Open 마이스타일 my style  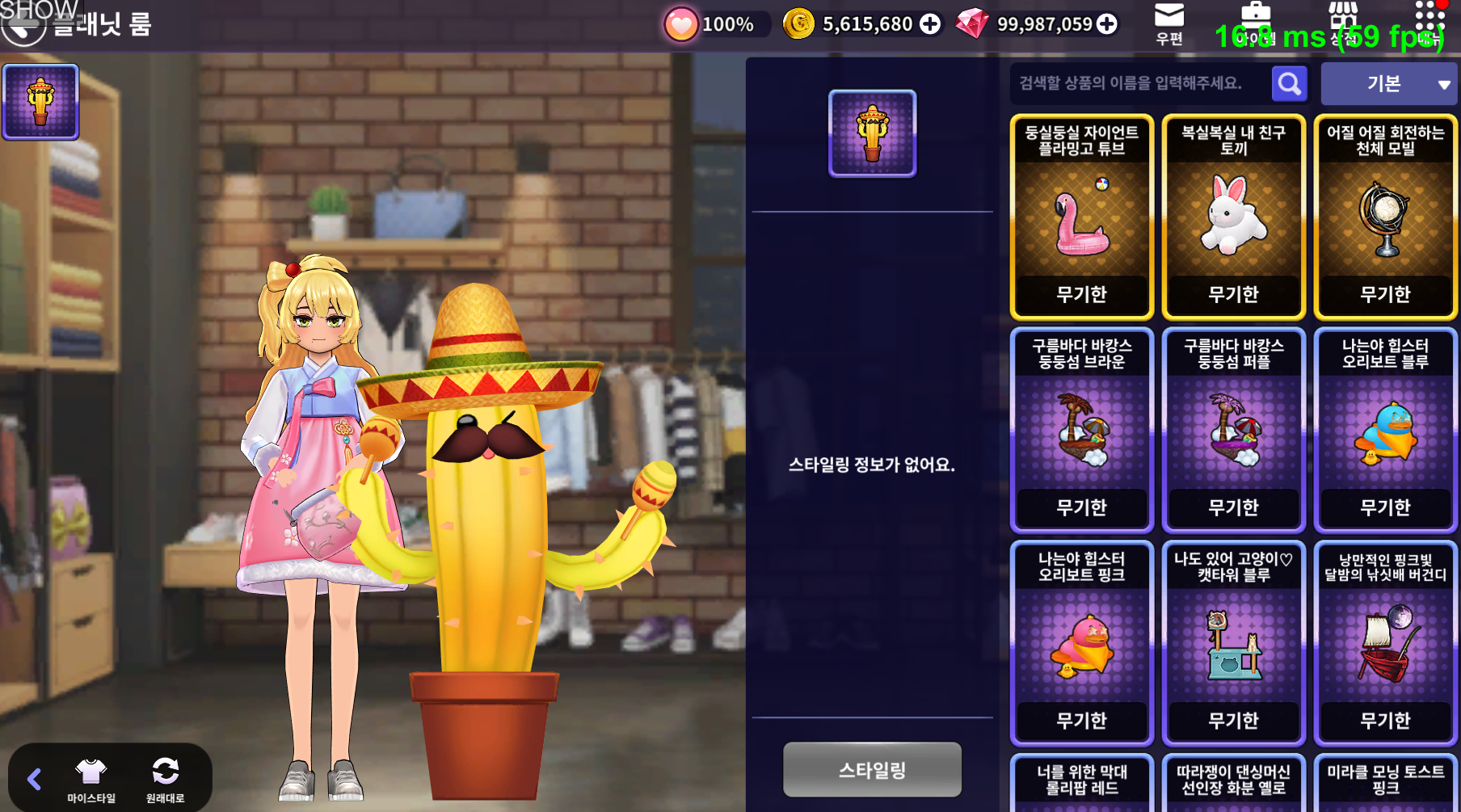pyautogui.click(x=91, y=780)
